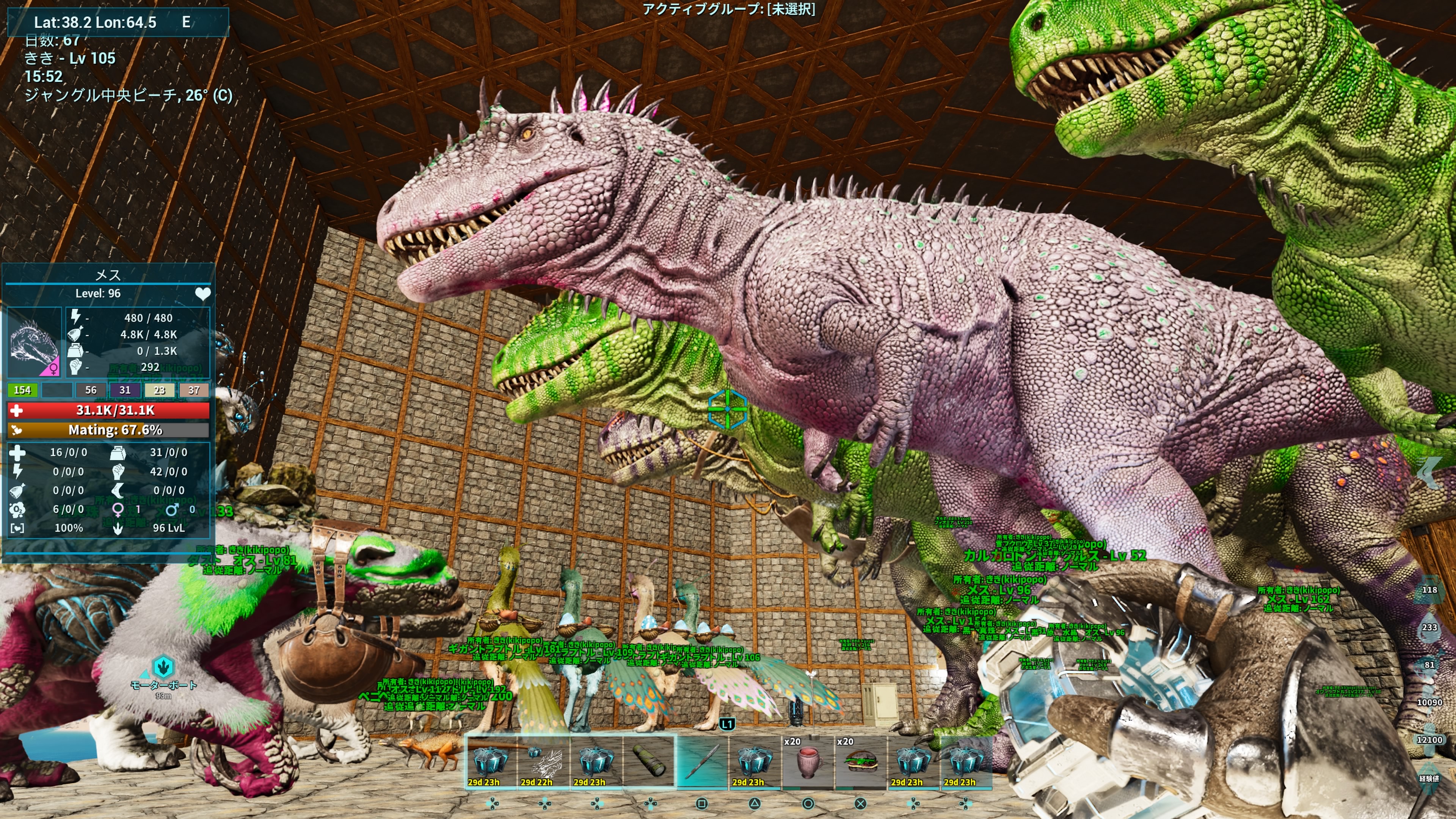This screenshot has height=819, width=1456.
Task: Pick the cream 23 color region swatch
Action: [x=159, y=390]
